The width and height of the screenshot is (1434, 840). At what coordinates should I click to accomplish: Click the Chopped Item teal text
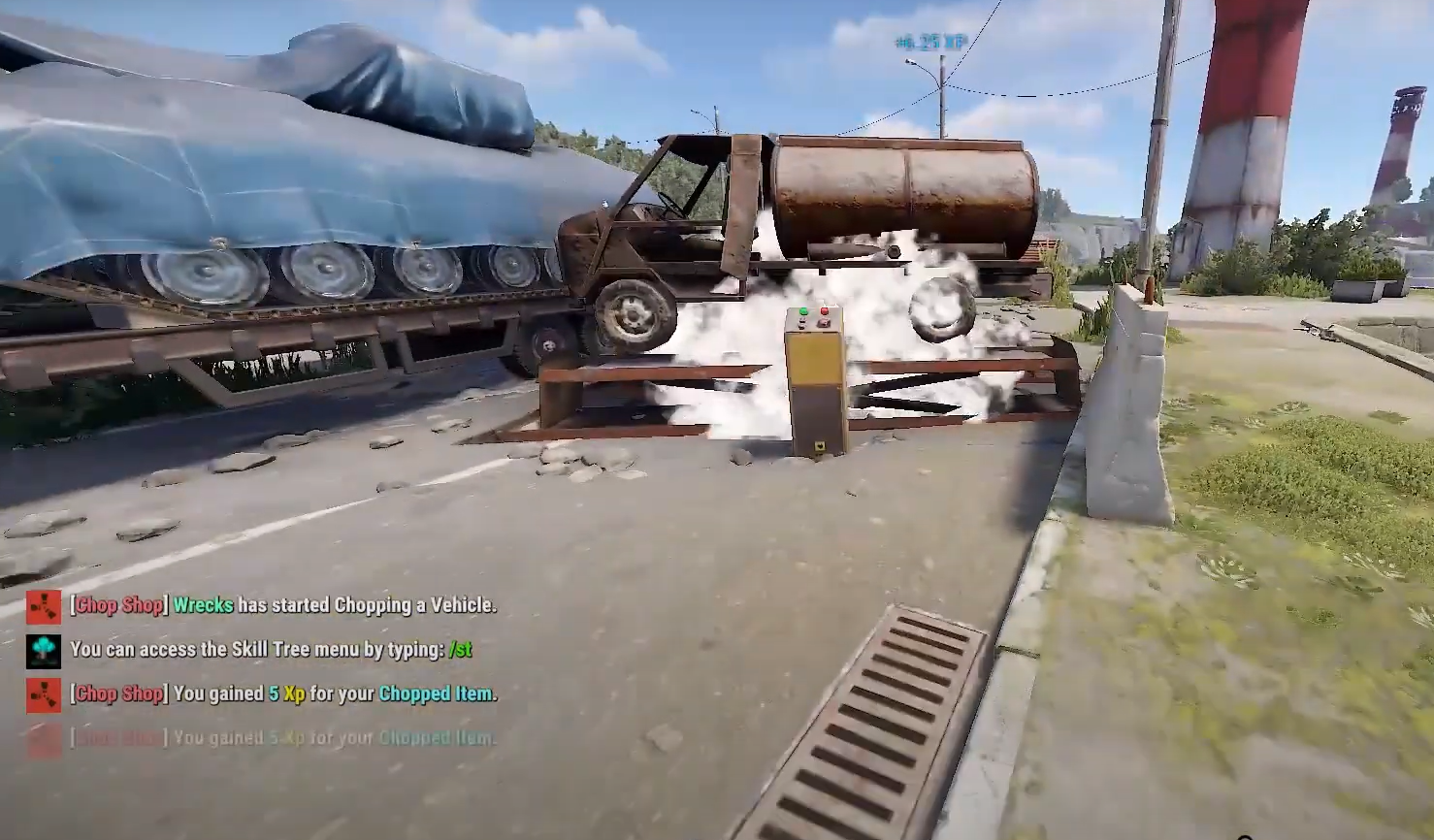[433, 695]
